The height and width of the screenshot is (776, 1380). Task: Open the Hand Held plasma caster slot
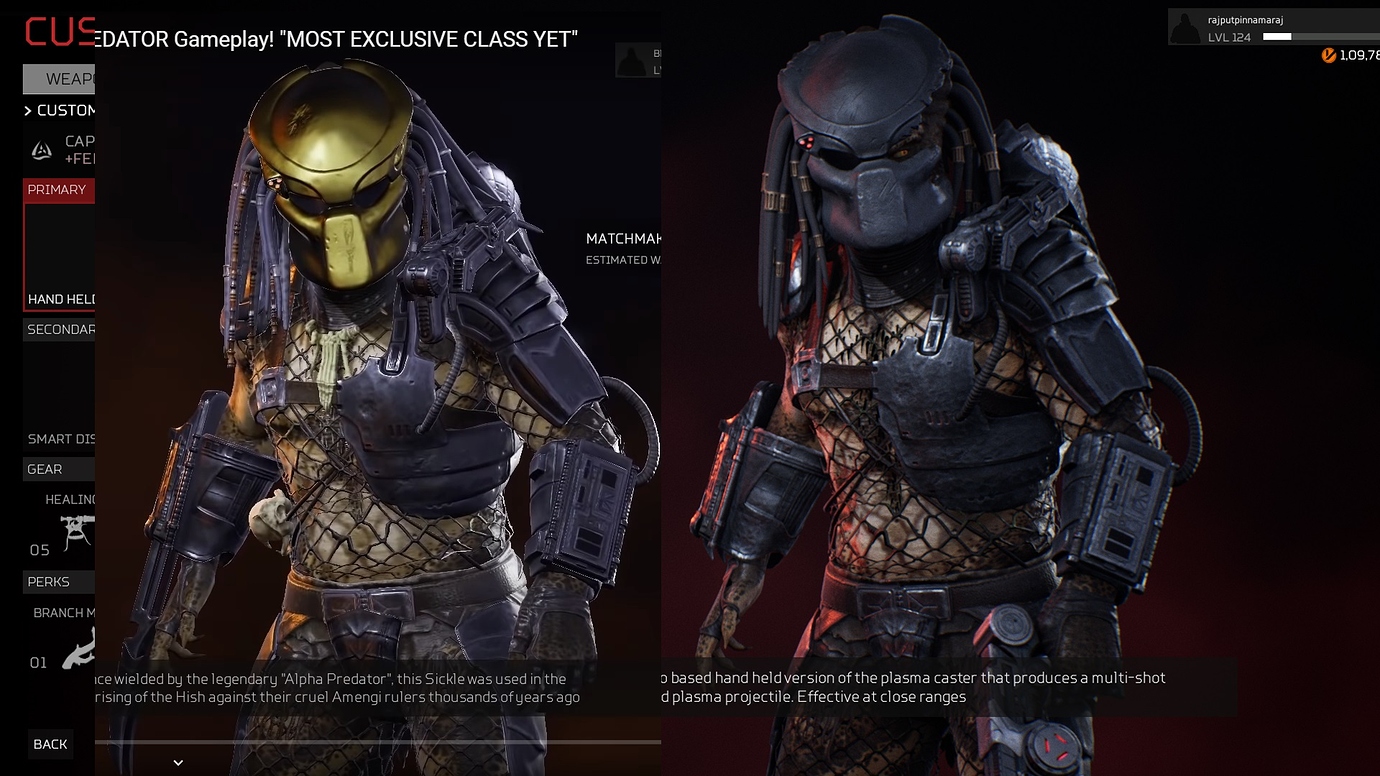[x=58, y=298]
